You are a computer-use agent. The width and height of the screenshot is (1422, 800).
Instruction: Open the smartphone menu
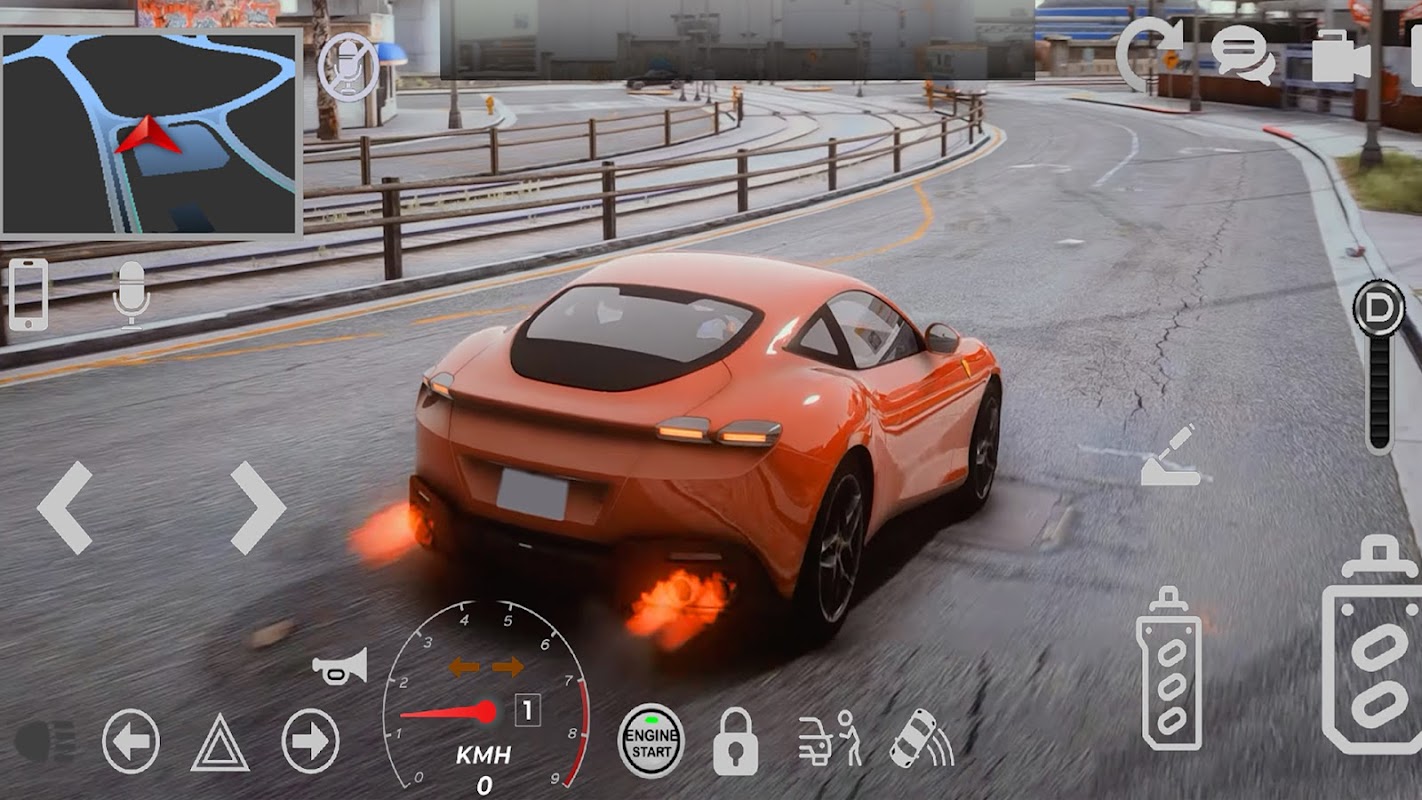(x=28, y=294)
